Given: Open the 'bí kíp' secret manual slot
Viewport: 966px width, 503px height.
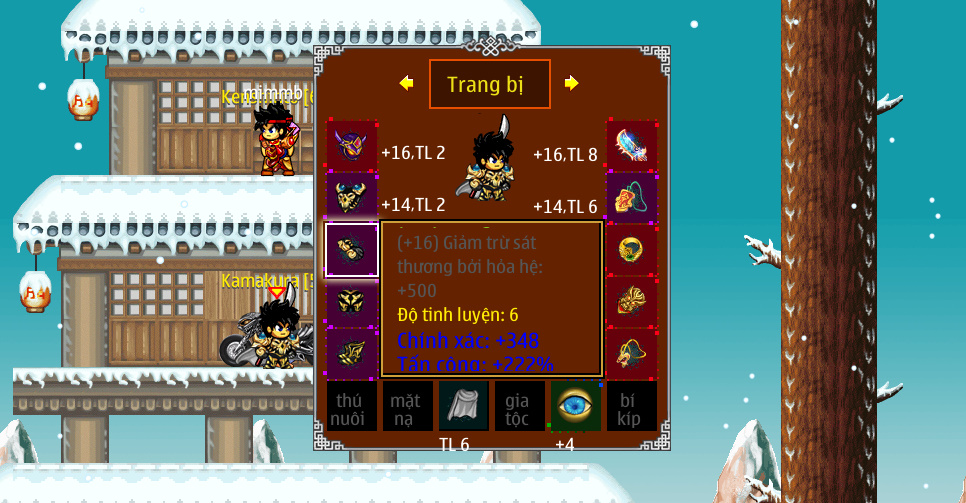Looking at the screenshot, I should pyautogui.click(x=631, y=406).
